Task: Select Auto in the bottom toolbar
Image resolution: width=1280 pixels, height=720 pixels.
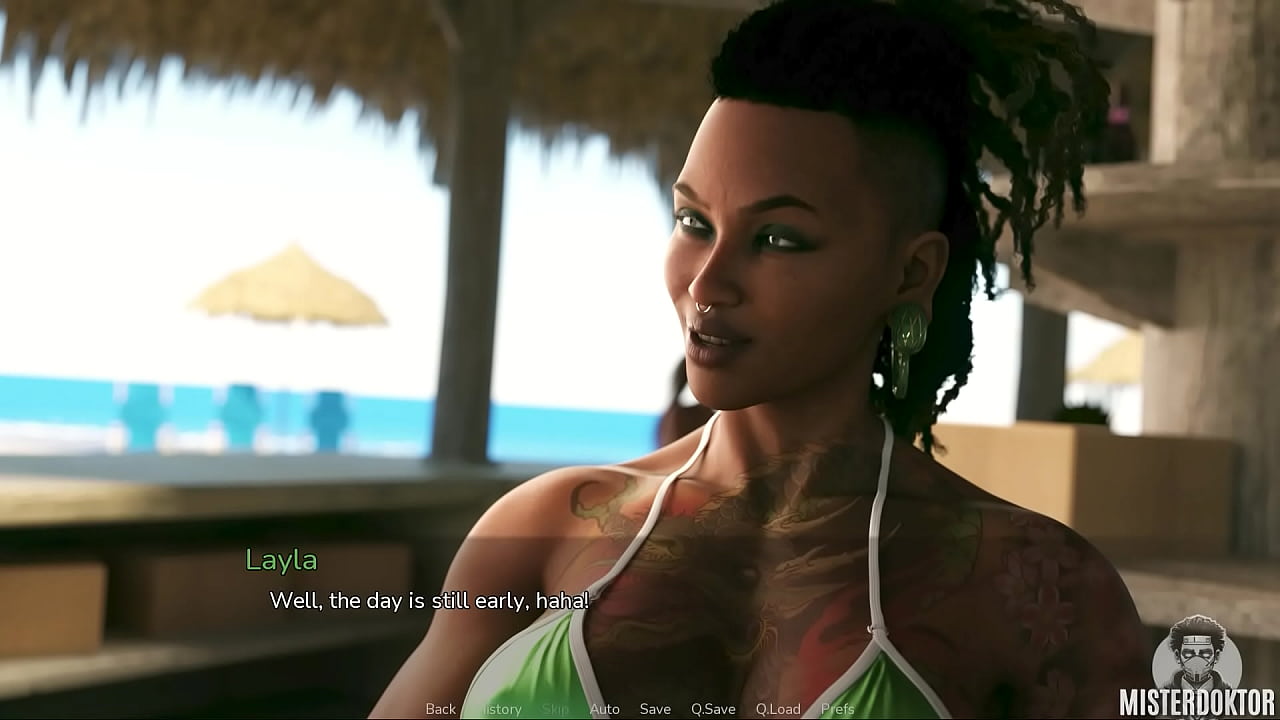Action: (605, 708)
